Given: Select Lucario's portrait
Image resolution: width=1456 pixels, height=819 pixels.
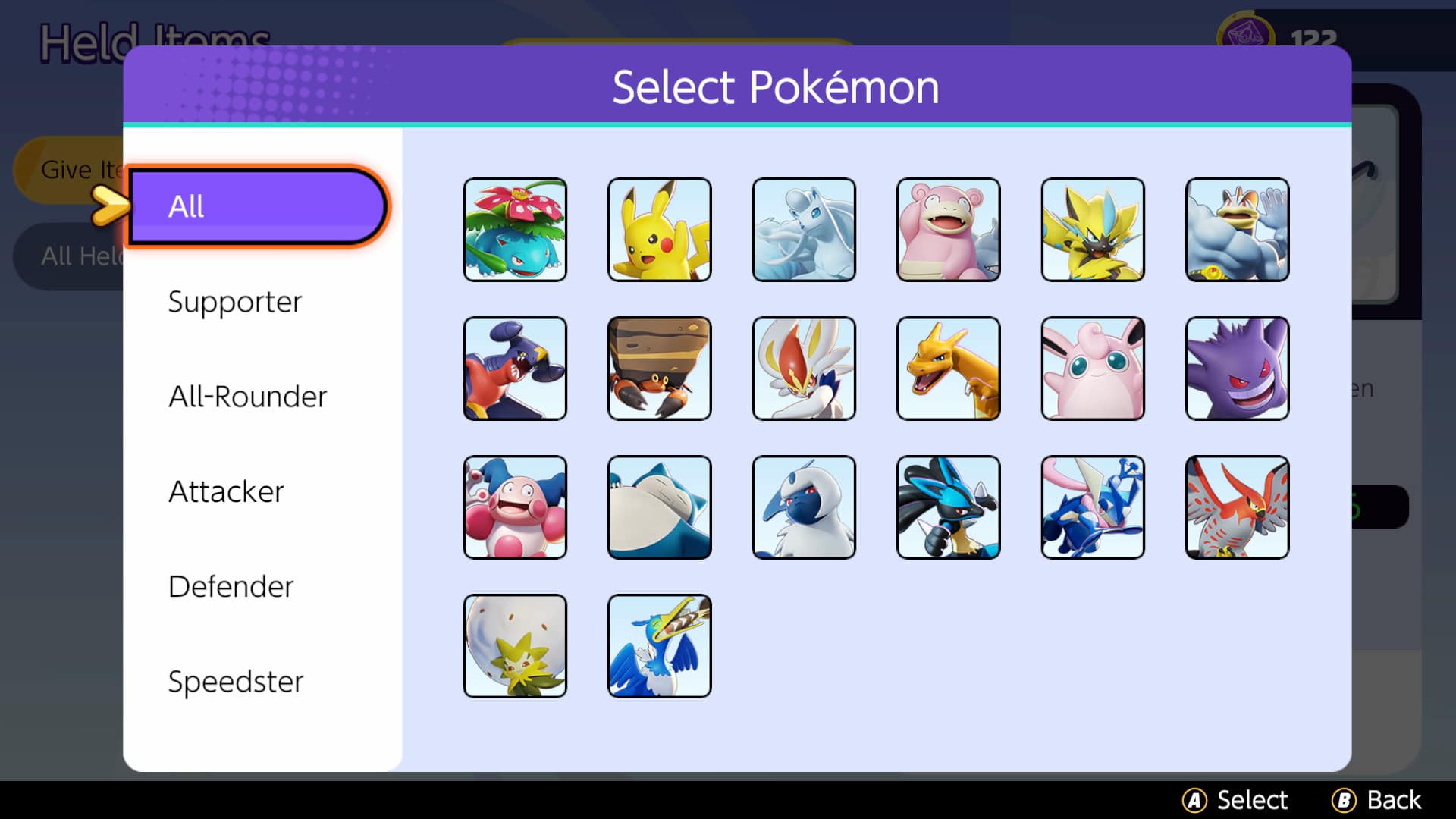Looking at the screenshot, I should [948, 507].
